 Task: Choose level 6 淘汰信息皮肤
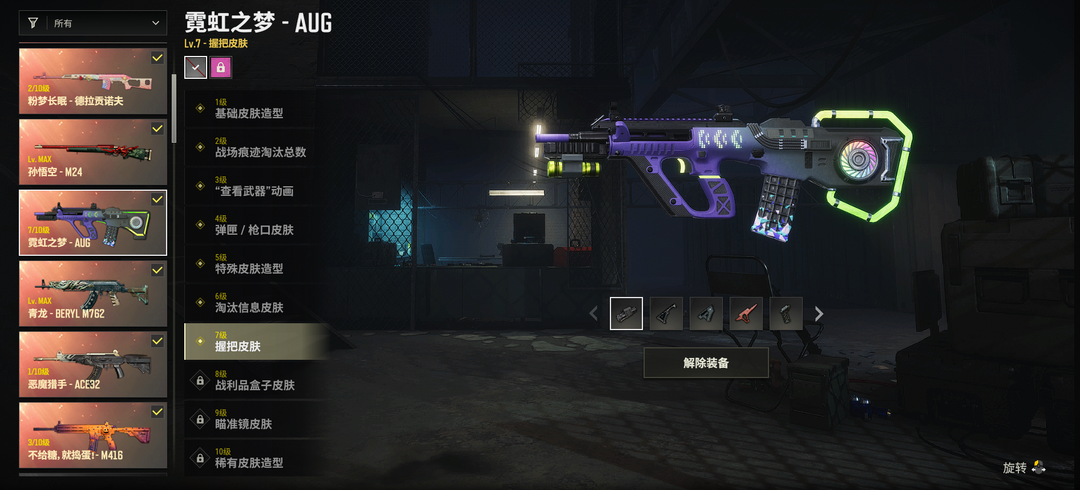[255, 303]
